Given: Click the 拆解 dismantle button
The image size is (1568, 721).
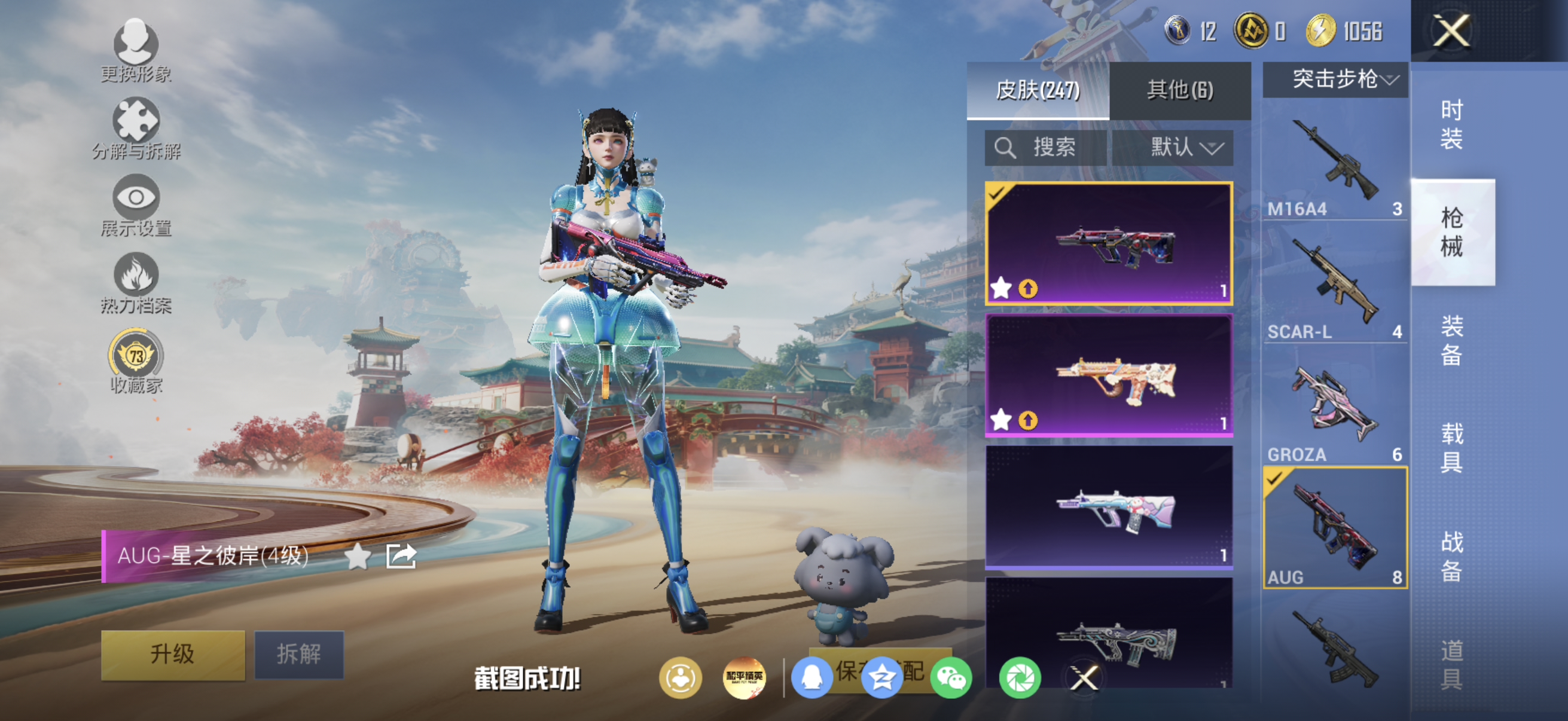Looking at the screenshot, I should pyautogui.click(x=299, y=654).
